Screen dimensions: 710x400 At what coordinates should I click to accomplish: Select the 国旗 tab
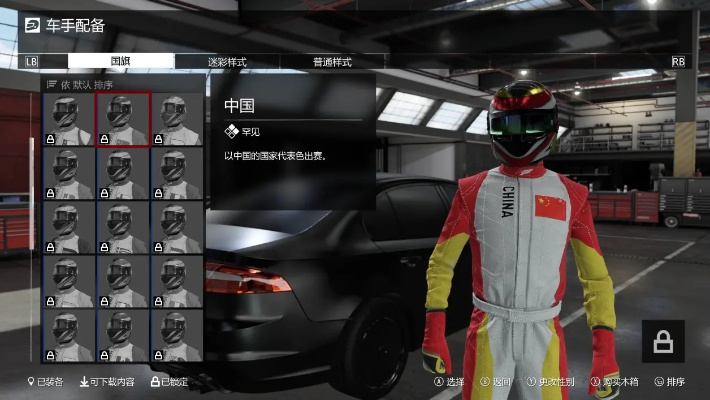pos(121,62)
